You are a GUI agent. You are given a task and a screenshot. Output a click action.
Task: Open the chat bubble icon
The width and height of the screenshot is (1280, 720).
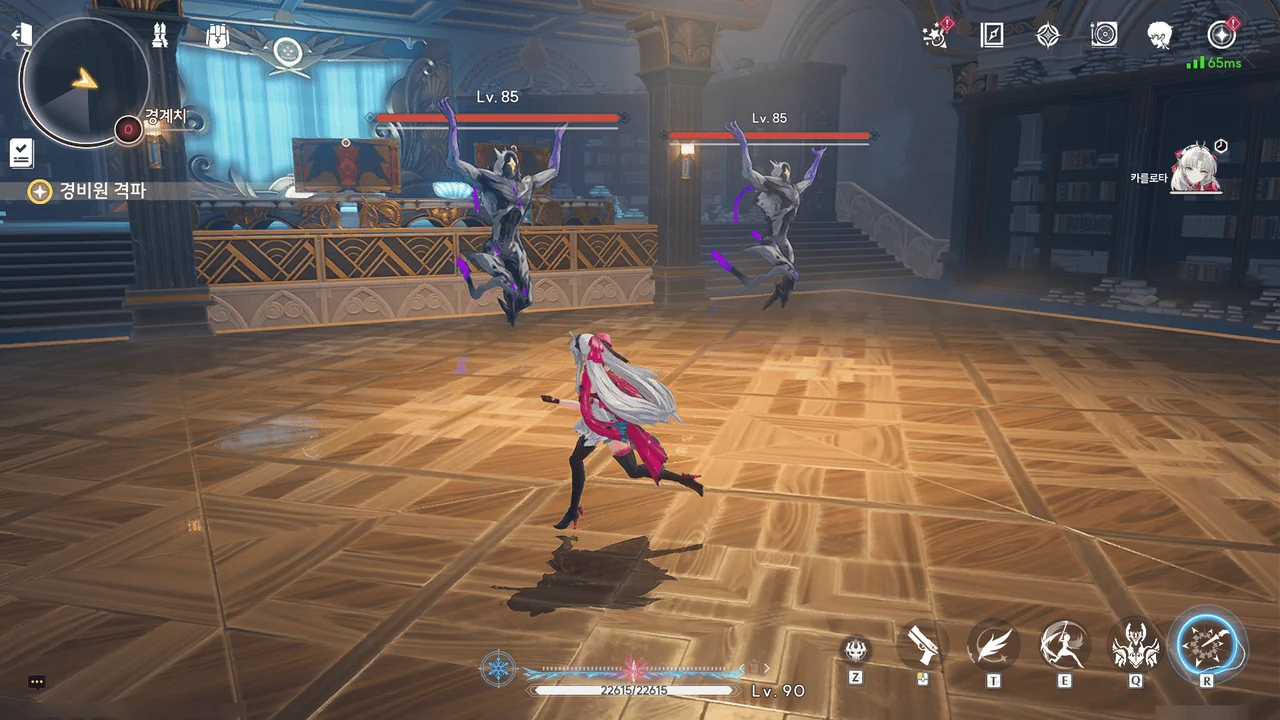point(37,682)
